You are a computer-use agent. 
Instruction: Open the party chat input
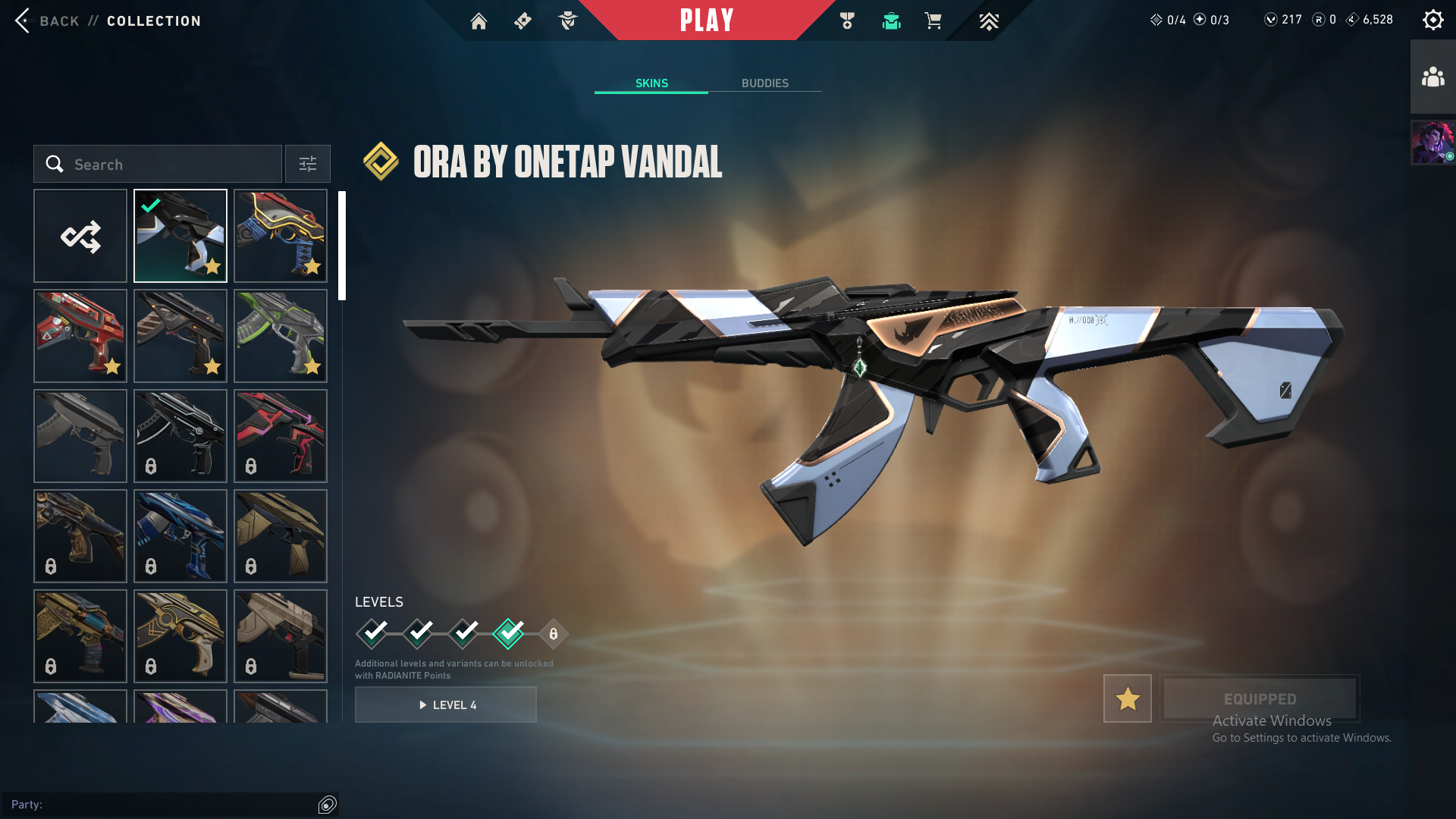coord(163,805)
